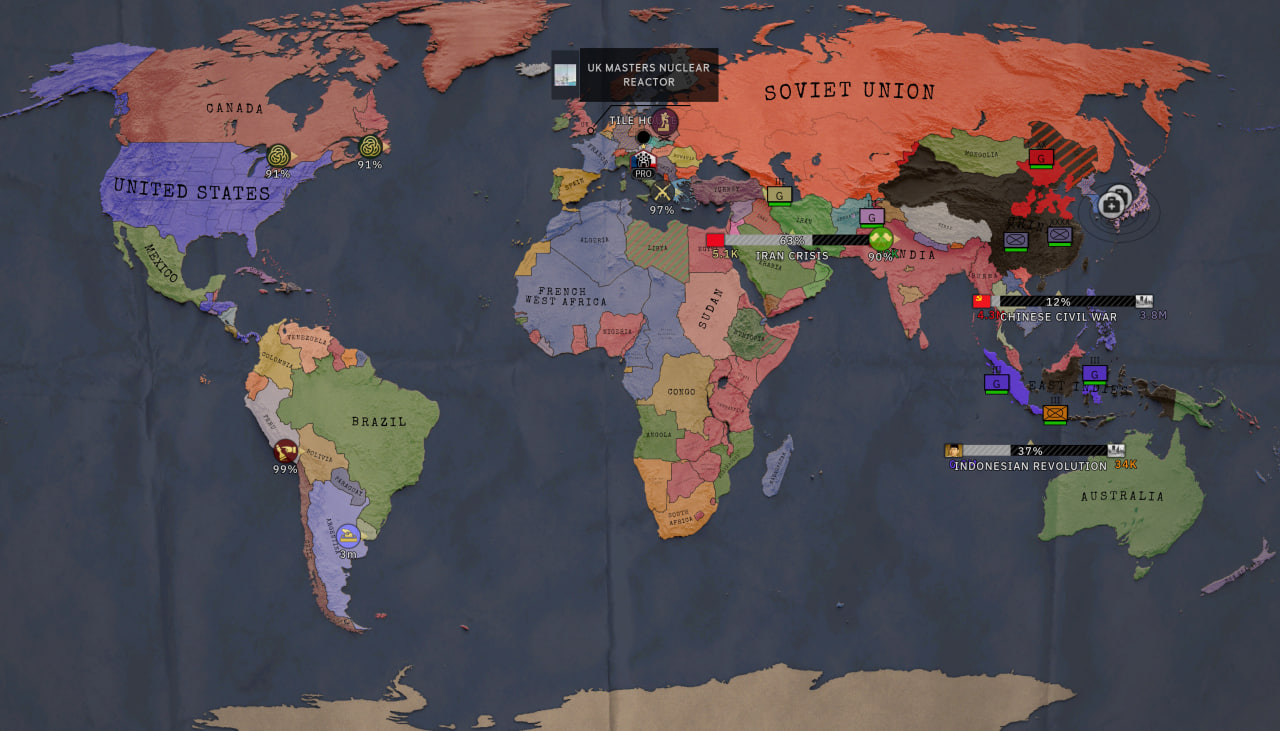
Task: Select the tan G unit counter near Iran
Action: coord(779,194)
